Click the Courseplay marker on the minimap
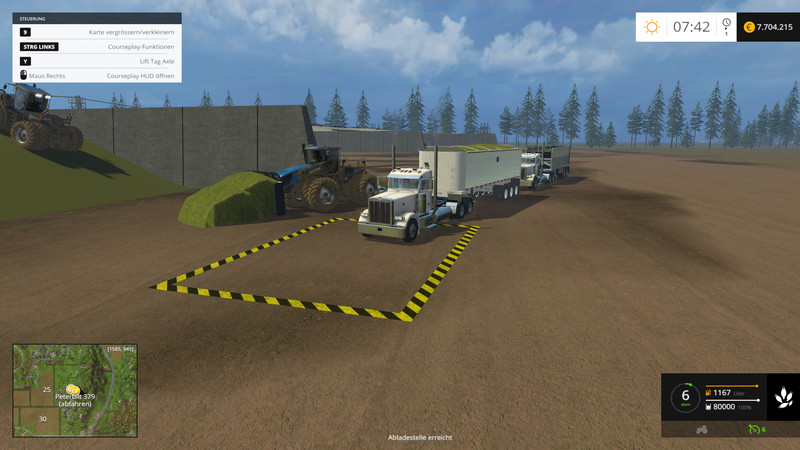Viewport: 800px width, 450px height. click(x=72, y=388)
